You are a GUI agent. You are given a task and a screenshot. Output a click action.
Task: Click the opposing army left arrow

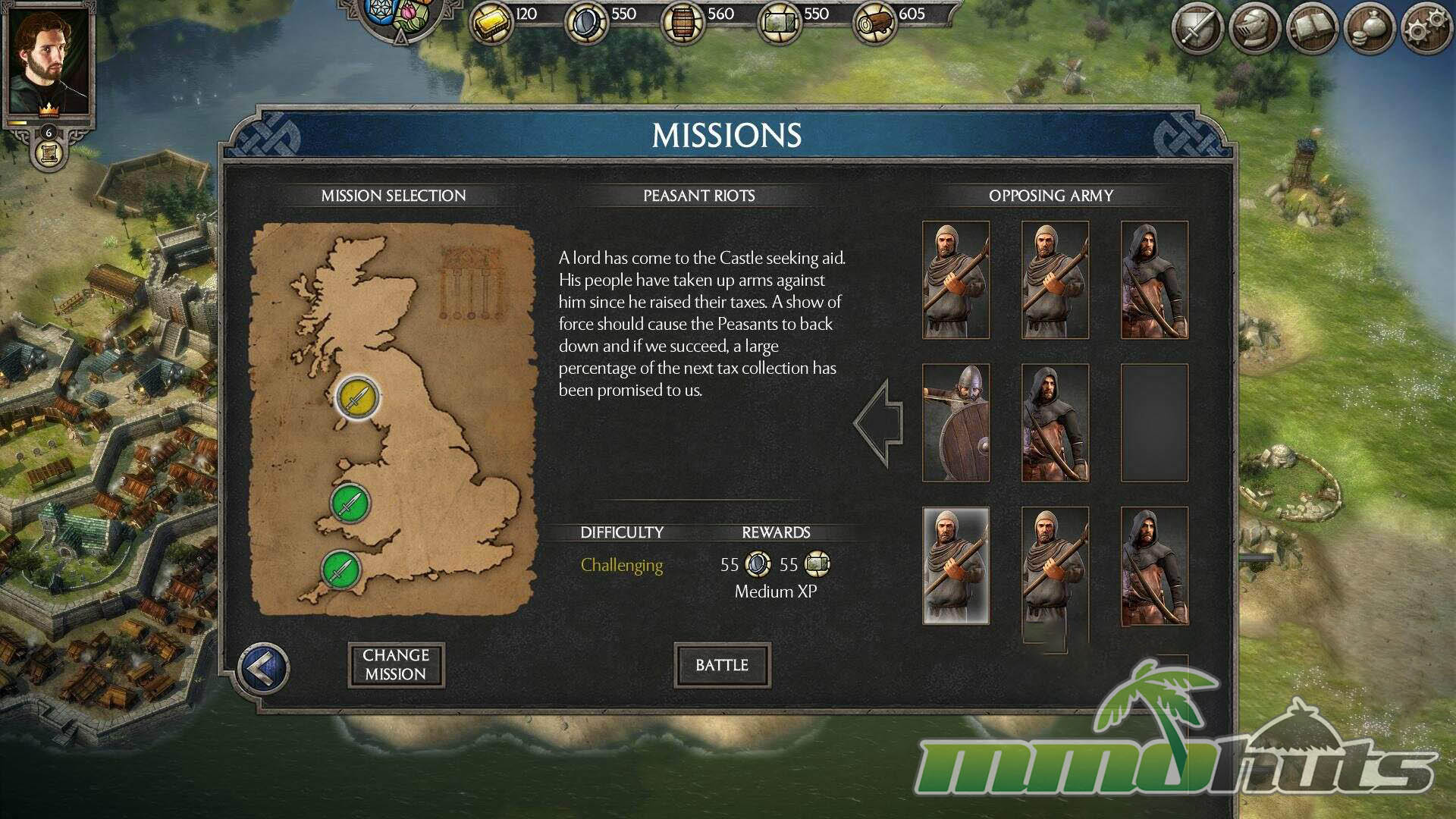[x=880, y=422]
